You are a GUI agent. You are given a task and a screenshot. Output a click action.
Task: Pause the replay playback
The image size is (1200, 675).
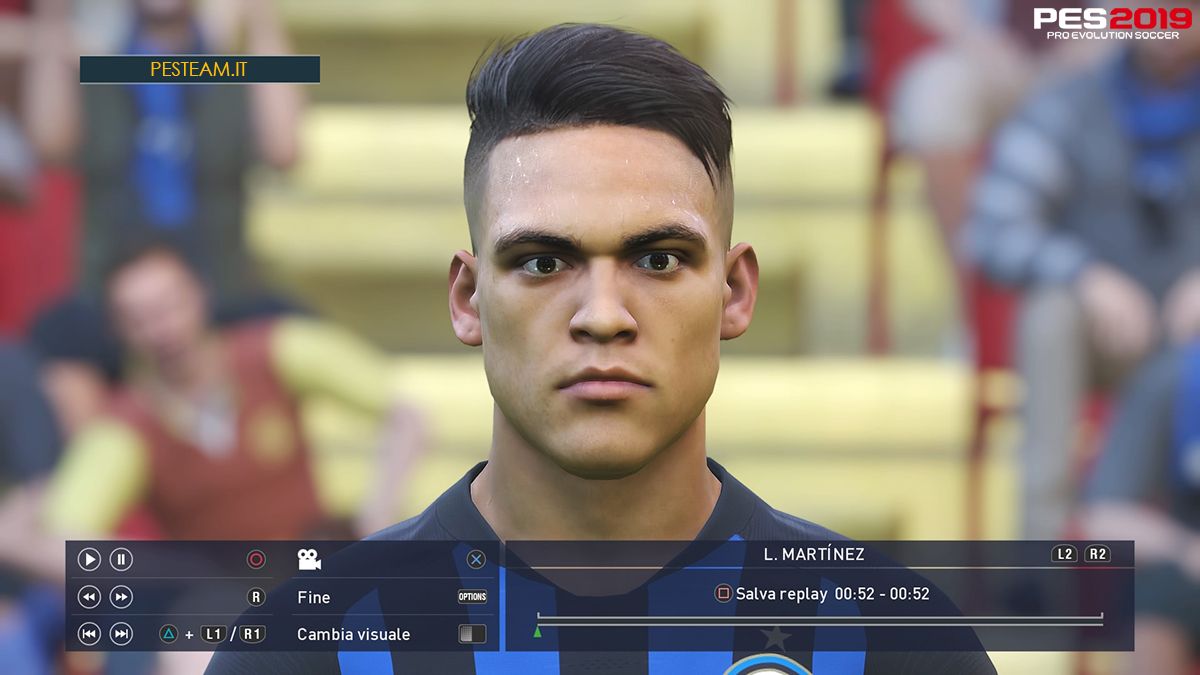[121, 560]
